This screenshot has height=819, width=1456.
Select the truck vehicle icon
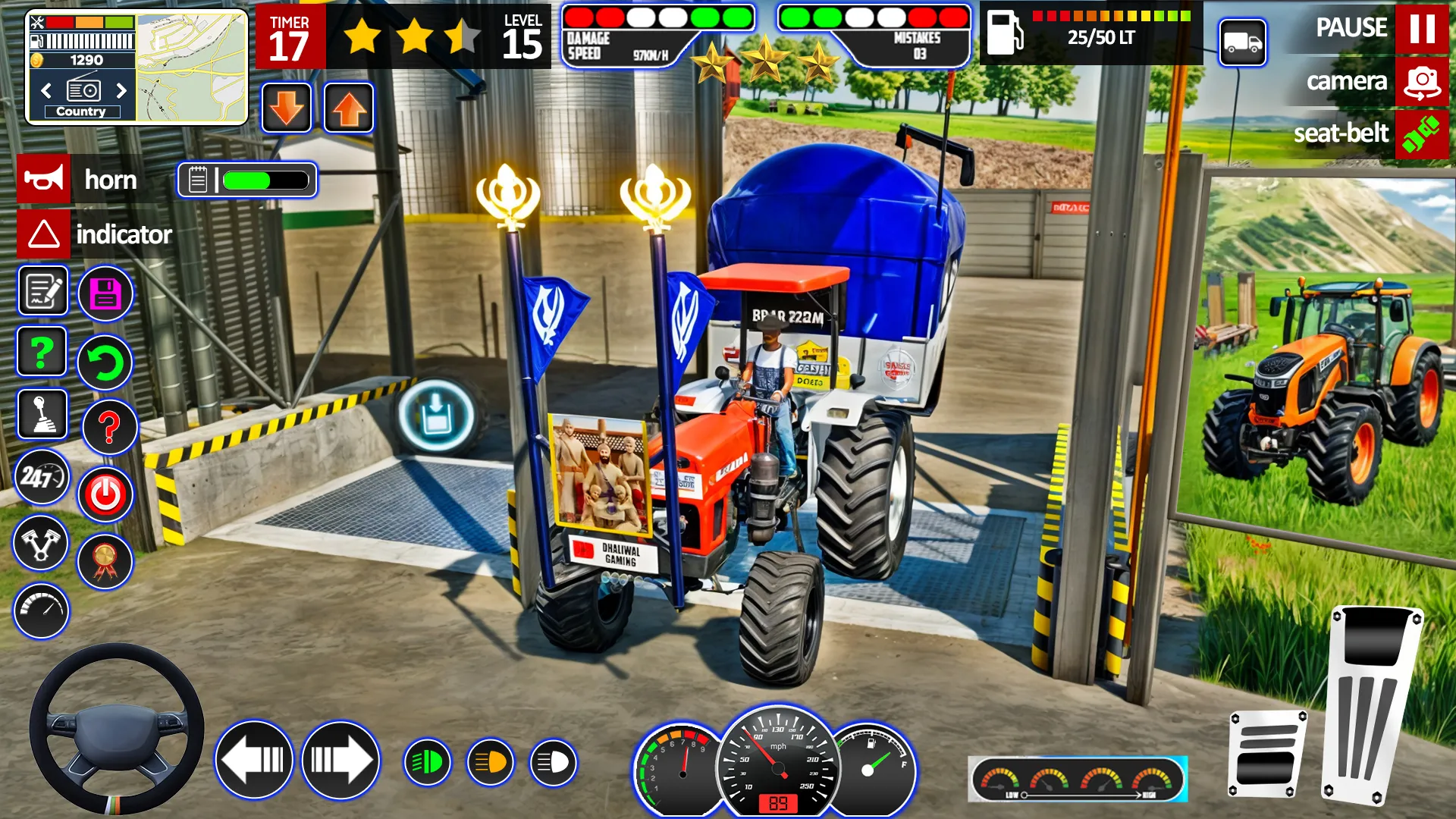click(x=1242, y=42)
